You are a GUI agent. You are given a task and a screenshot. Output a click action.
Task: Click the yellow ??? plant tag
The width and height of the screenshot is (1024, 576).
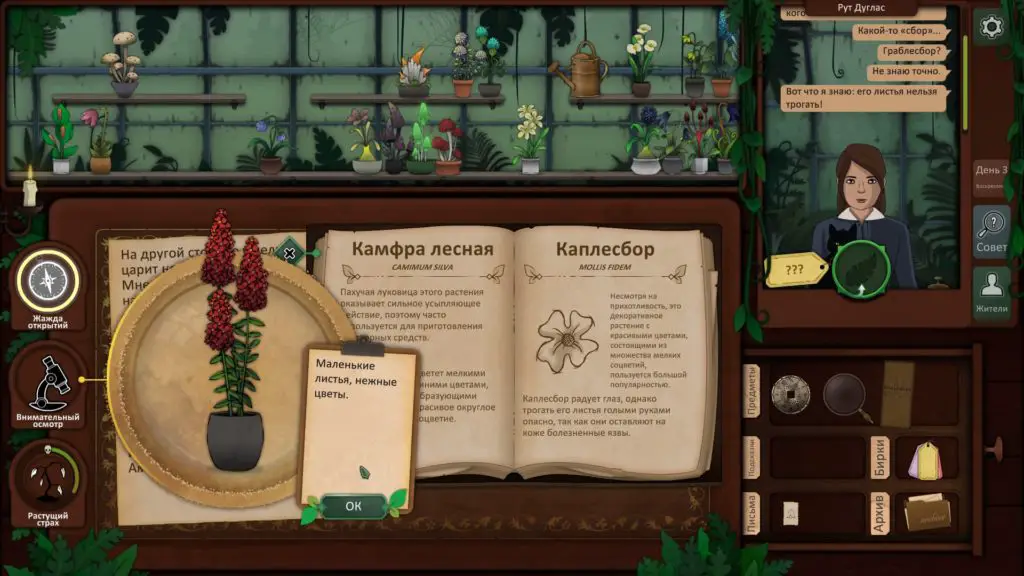coord(794,269)
